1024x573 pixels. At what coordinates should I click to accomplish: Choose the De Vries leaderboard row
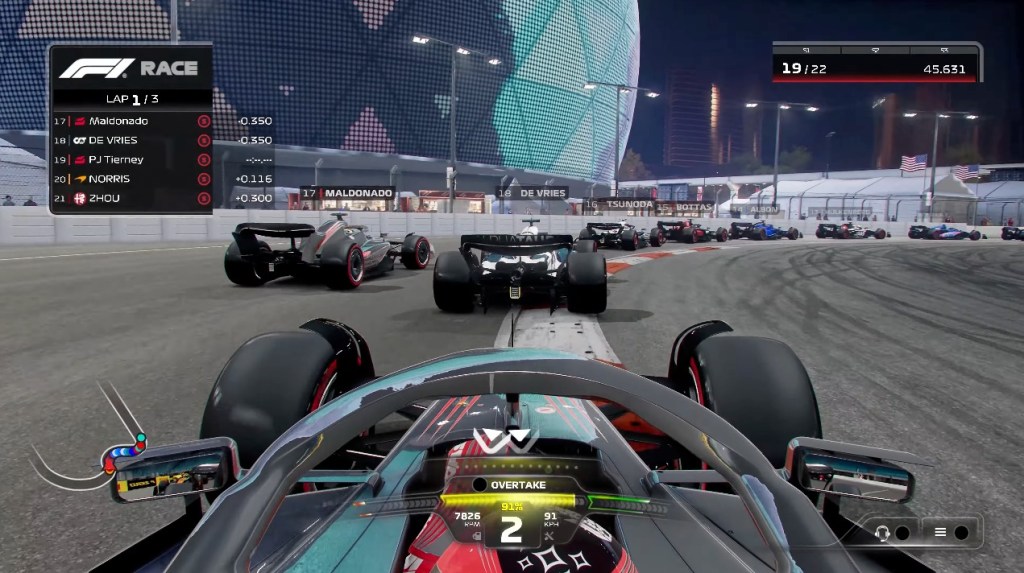click(131, 140)
